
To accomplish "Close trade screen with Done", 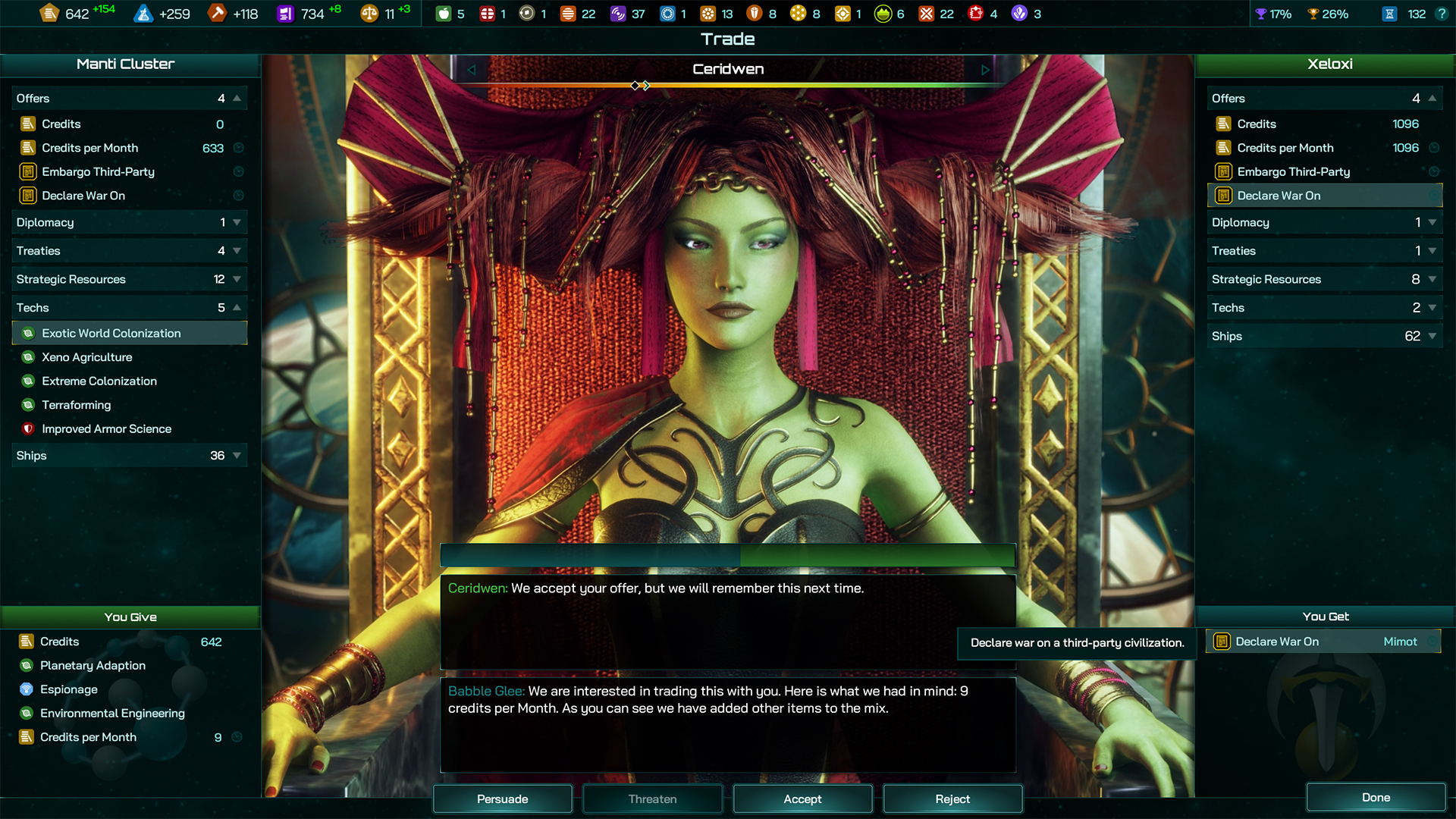I will pyautogui.click(x=1376, y=797).
